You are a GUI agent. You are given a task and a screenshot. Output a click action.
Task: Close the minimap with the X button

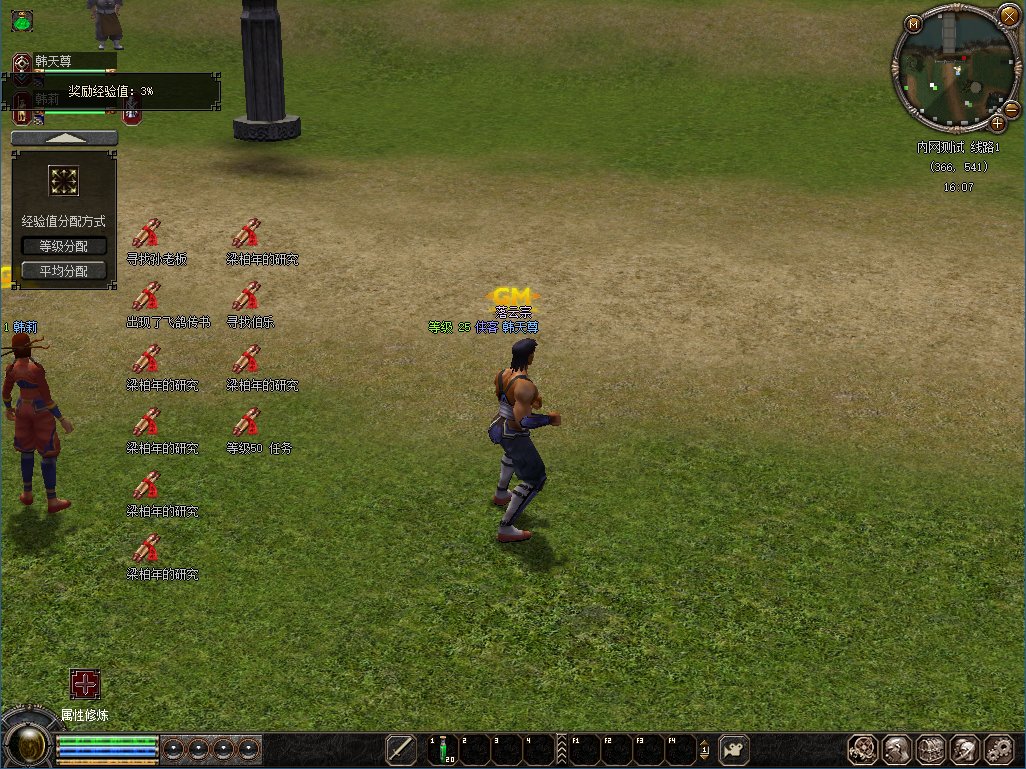[1008, 15]
